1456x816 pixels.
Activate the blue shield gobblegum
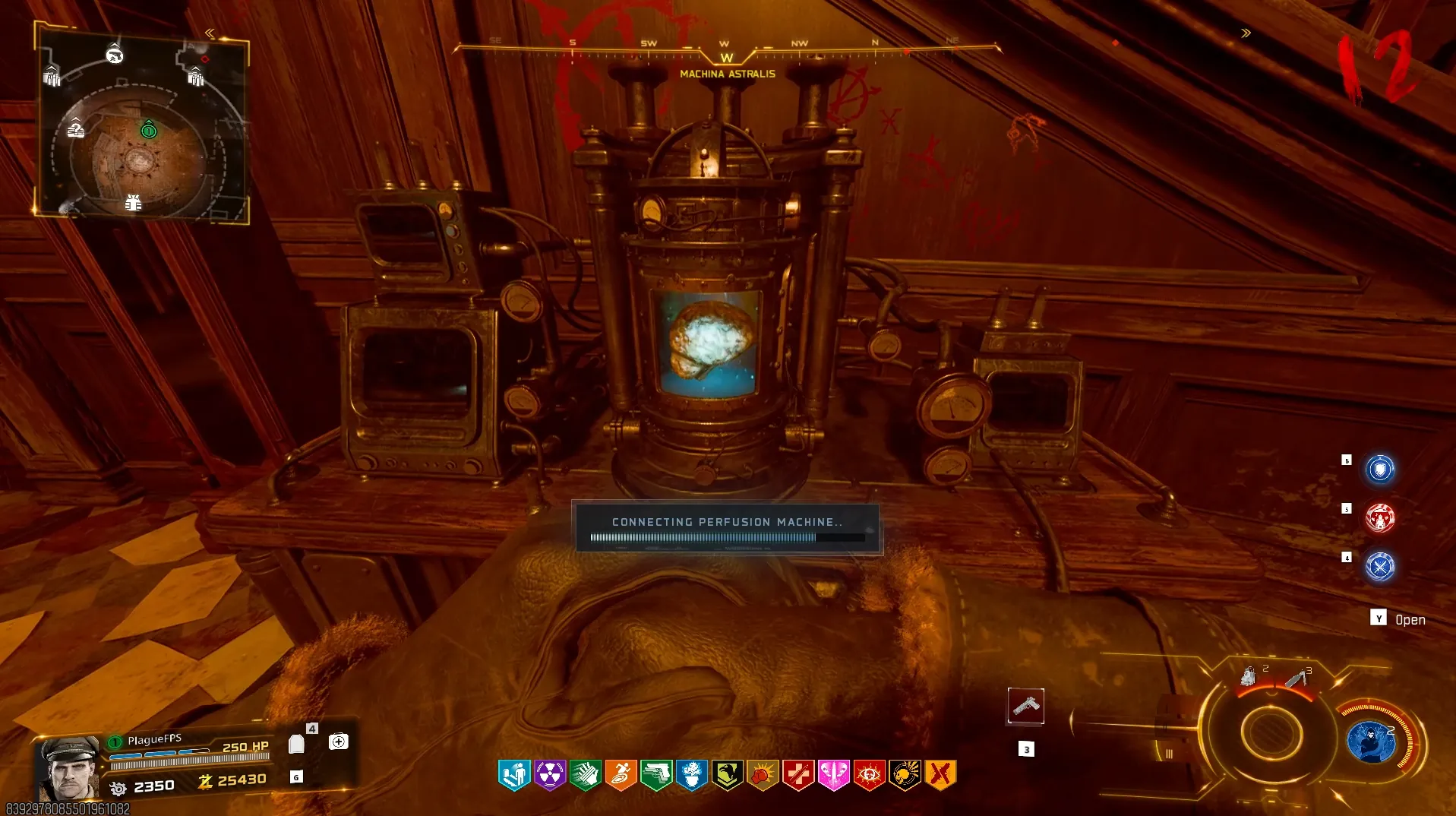(x=1379, y=469)
